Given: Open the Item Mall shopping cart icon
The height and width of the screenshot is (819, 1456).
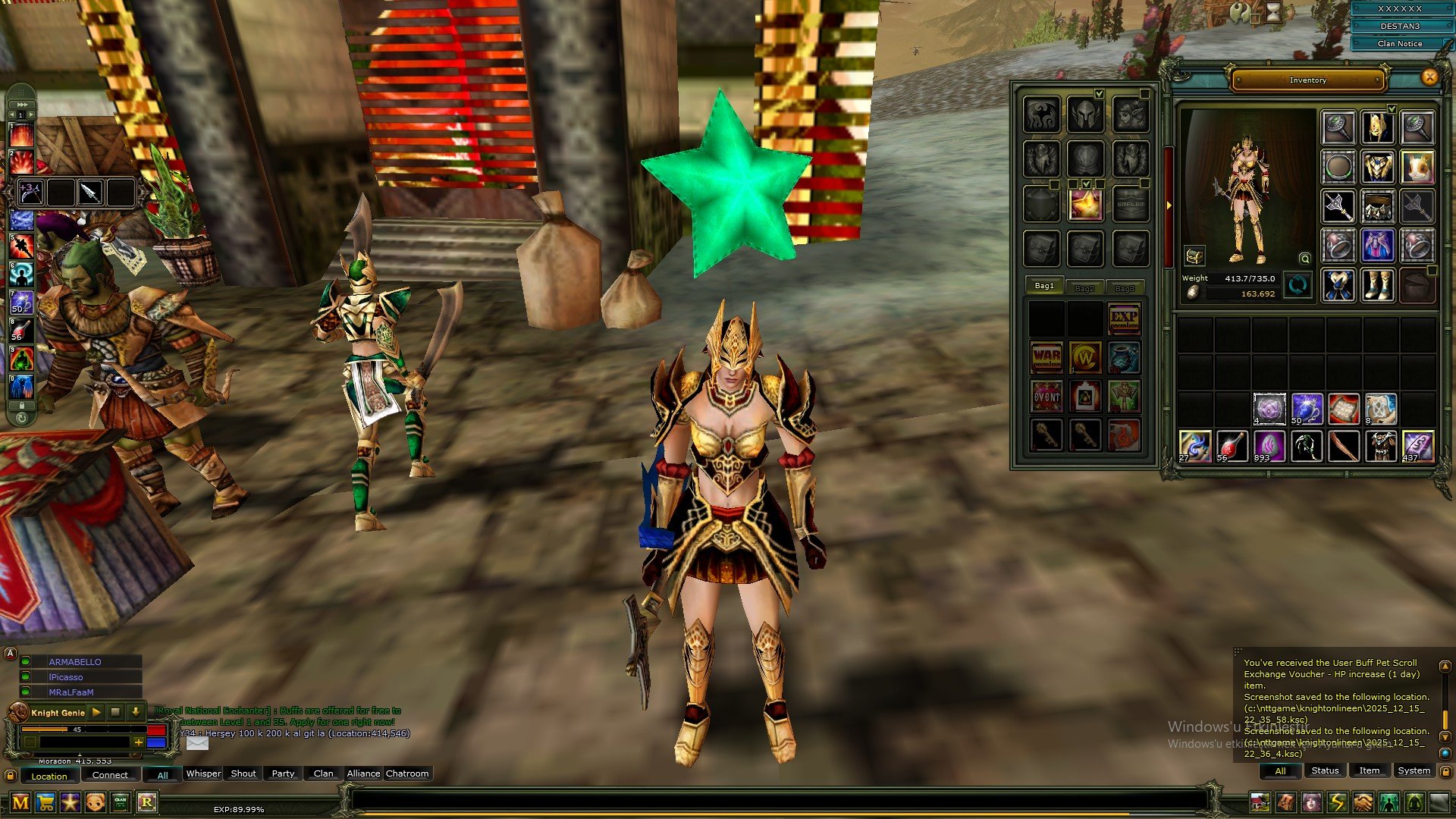Looking at the screenshot, I should coord(45,802).
